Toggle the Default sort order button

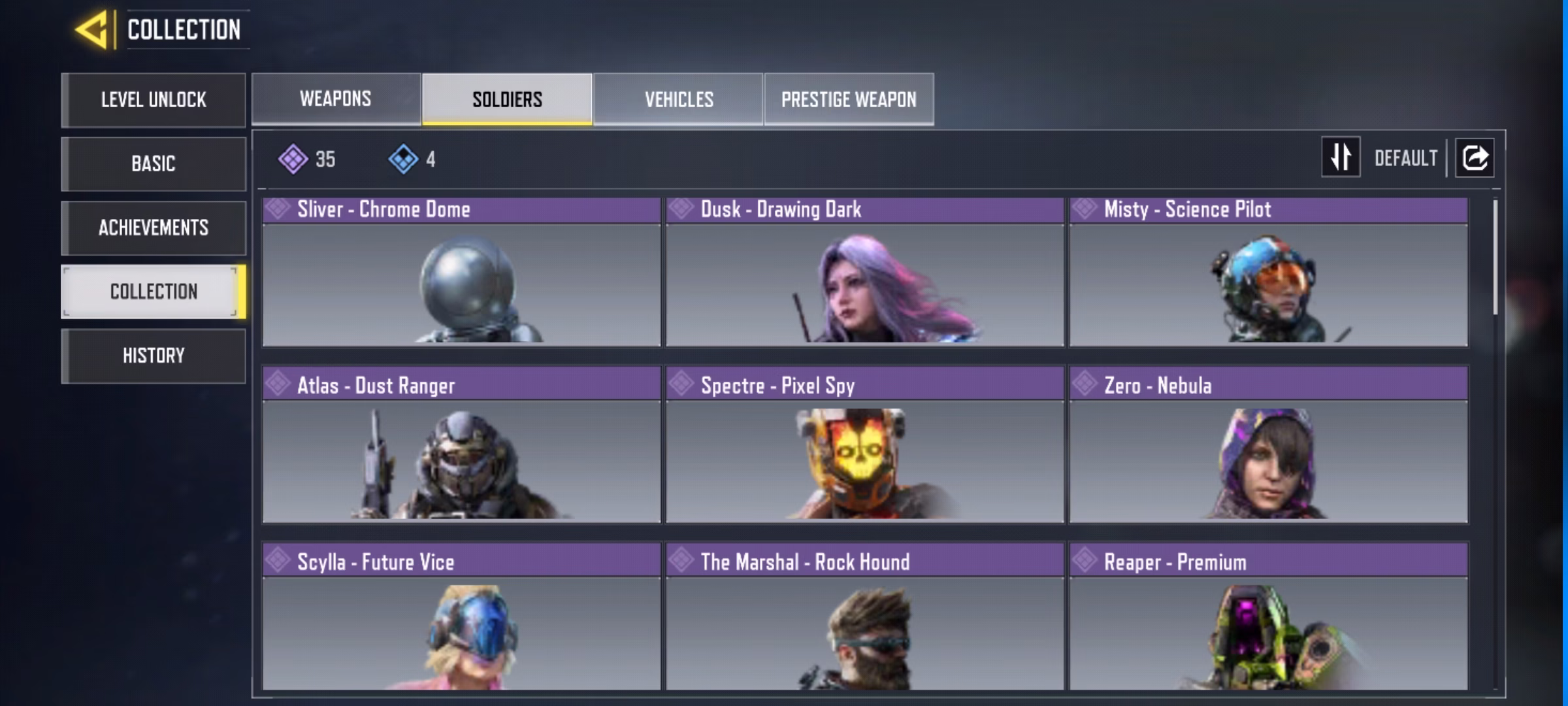click(1341, 158)
